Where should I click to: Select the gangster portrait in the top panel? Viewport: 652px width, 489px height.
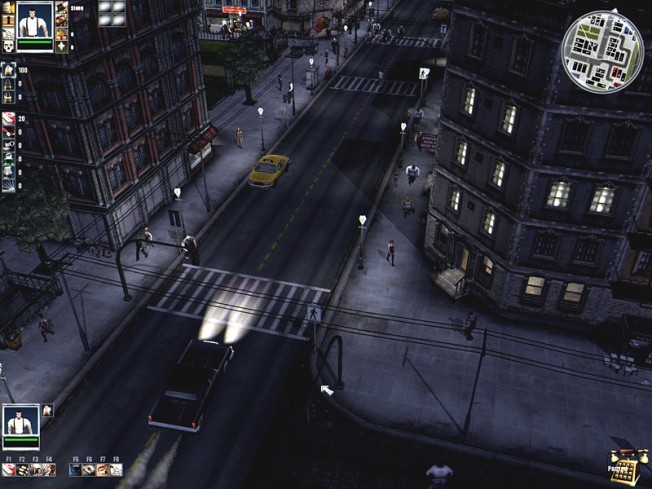(x=34, y=20)
